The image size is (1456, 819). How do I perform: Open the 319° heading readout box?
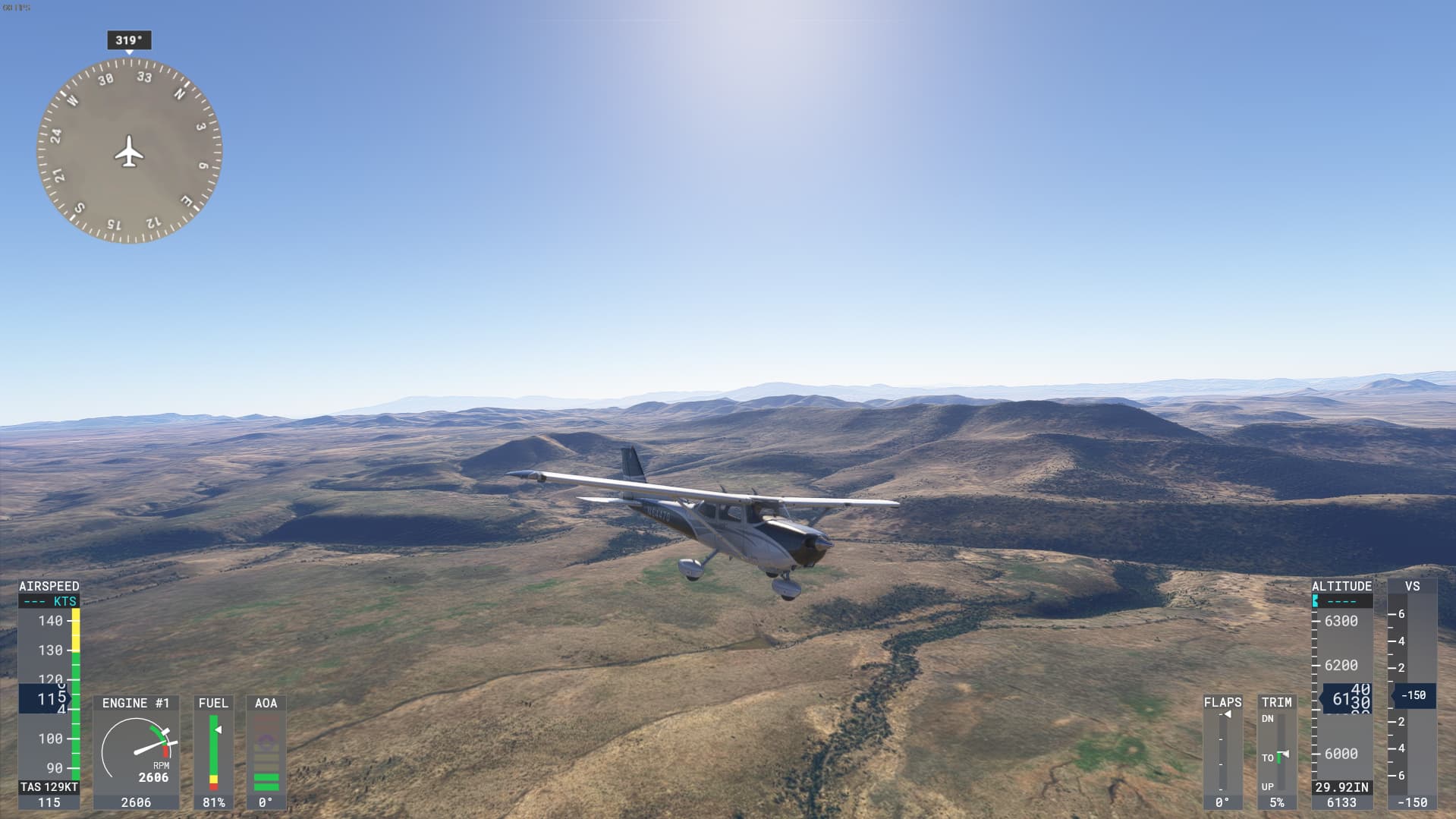(x=129, y=41)
